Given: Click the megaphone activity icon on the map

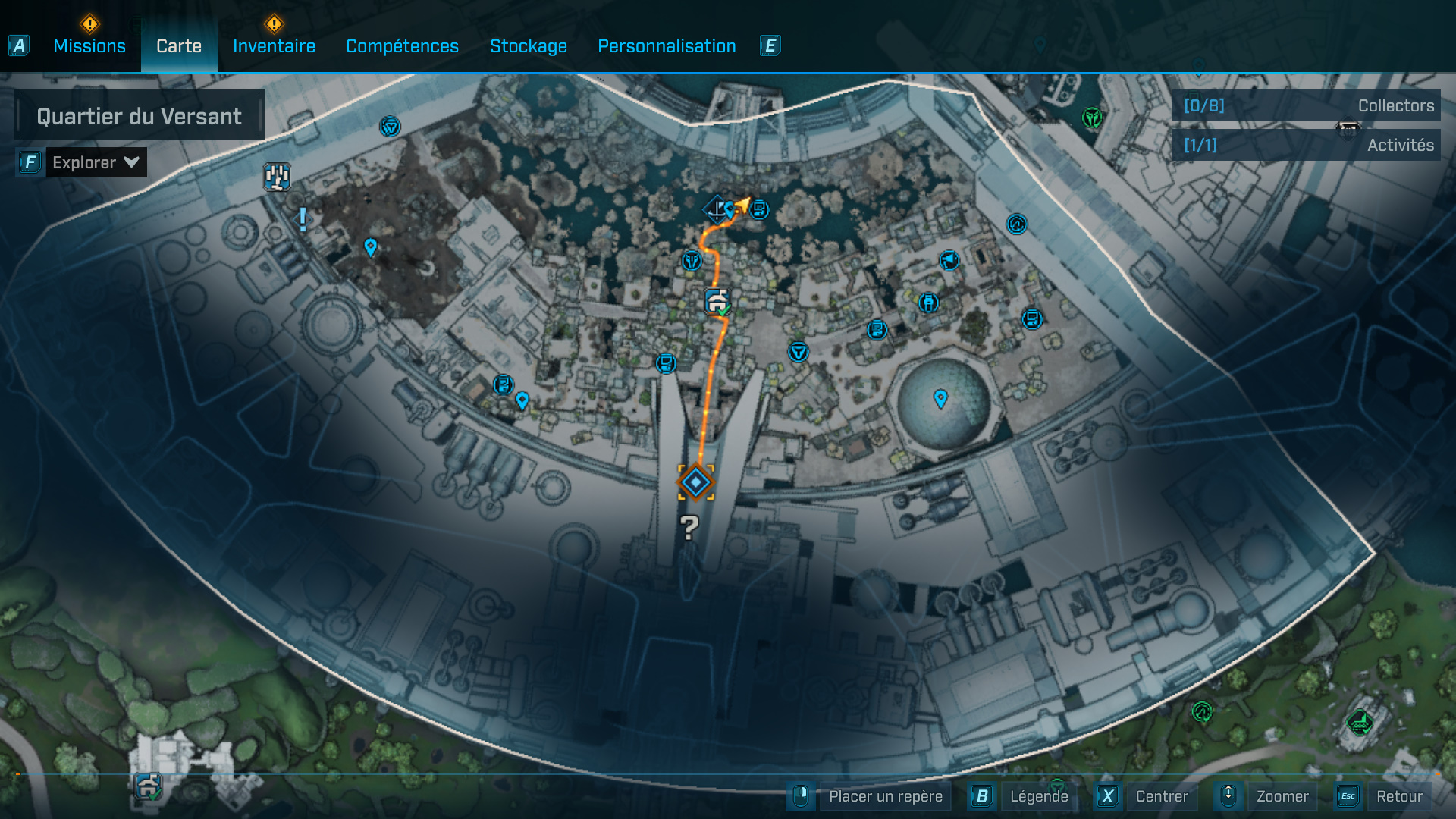Looking at the screenshot, I should 950,261.
